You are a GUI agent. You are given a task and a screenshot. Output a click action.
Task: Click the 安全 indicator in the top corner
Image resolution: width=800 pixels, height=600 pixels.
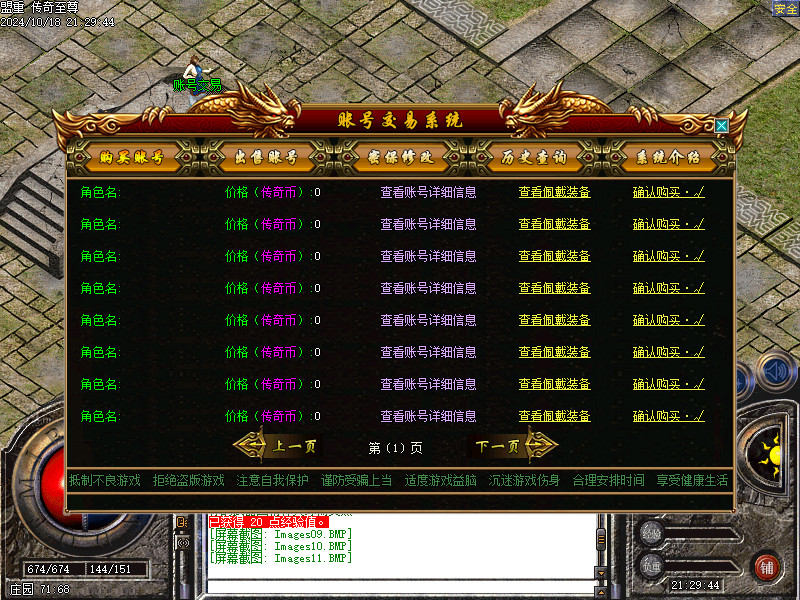point(785,8)
